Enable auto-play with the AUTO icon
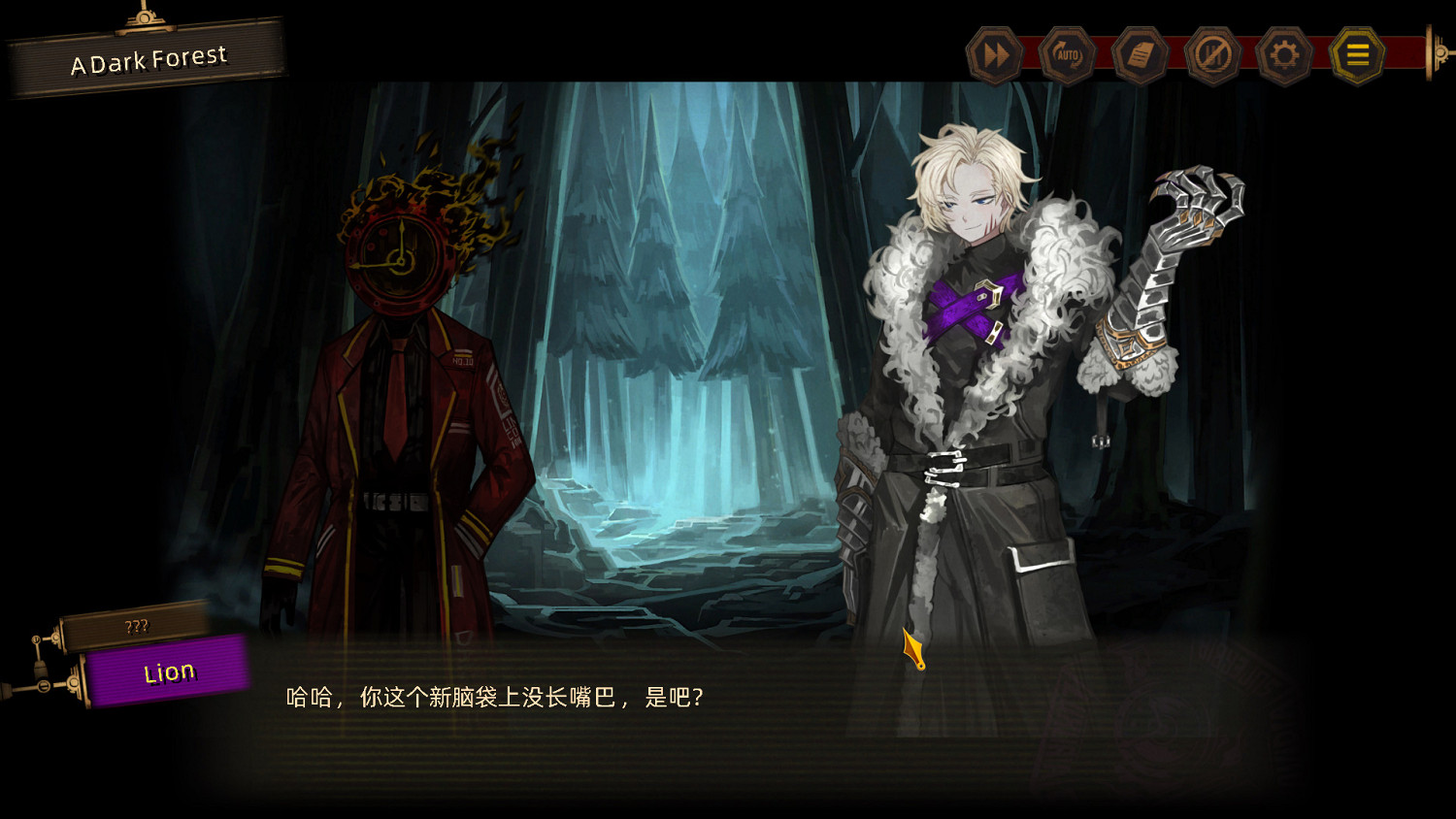This screenshot has width=1456, height=819. tap(1067, 55)
